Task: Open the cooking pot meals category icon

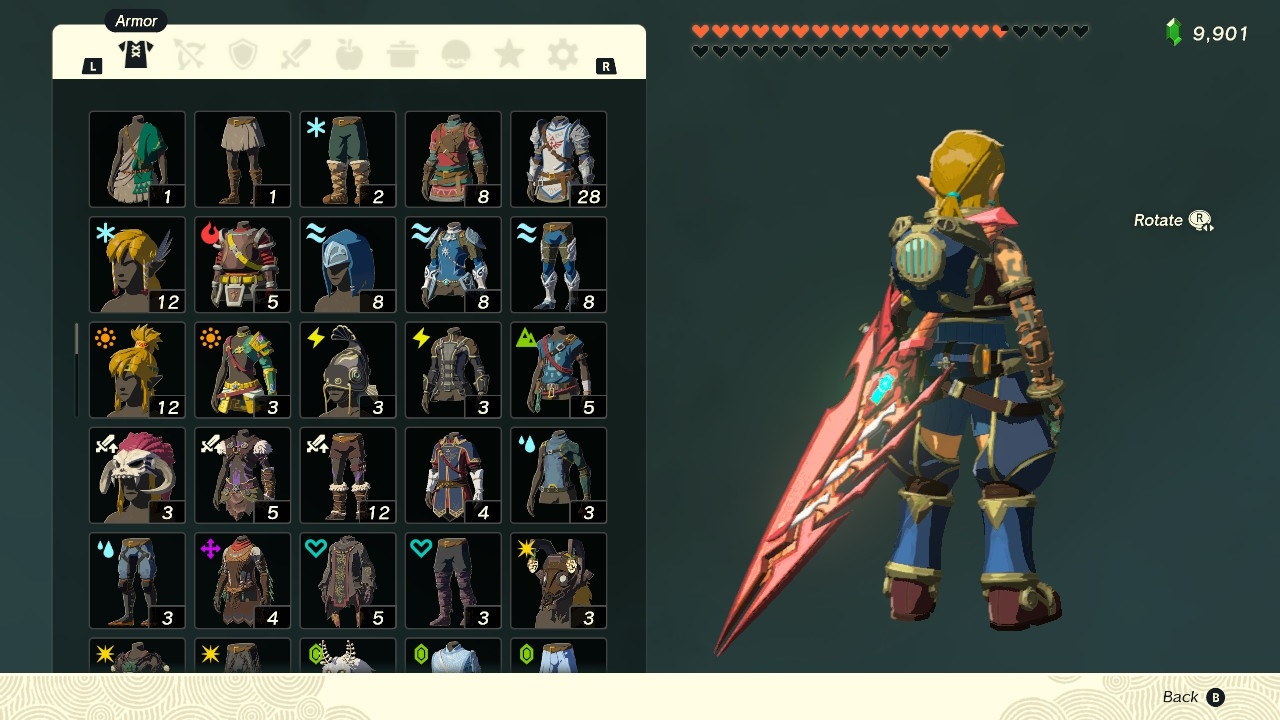Action: (x=402, y=55)
